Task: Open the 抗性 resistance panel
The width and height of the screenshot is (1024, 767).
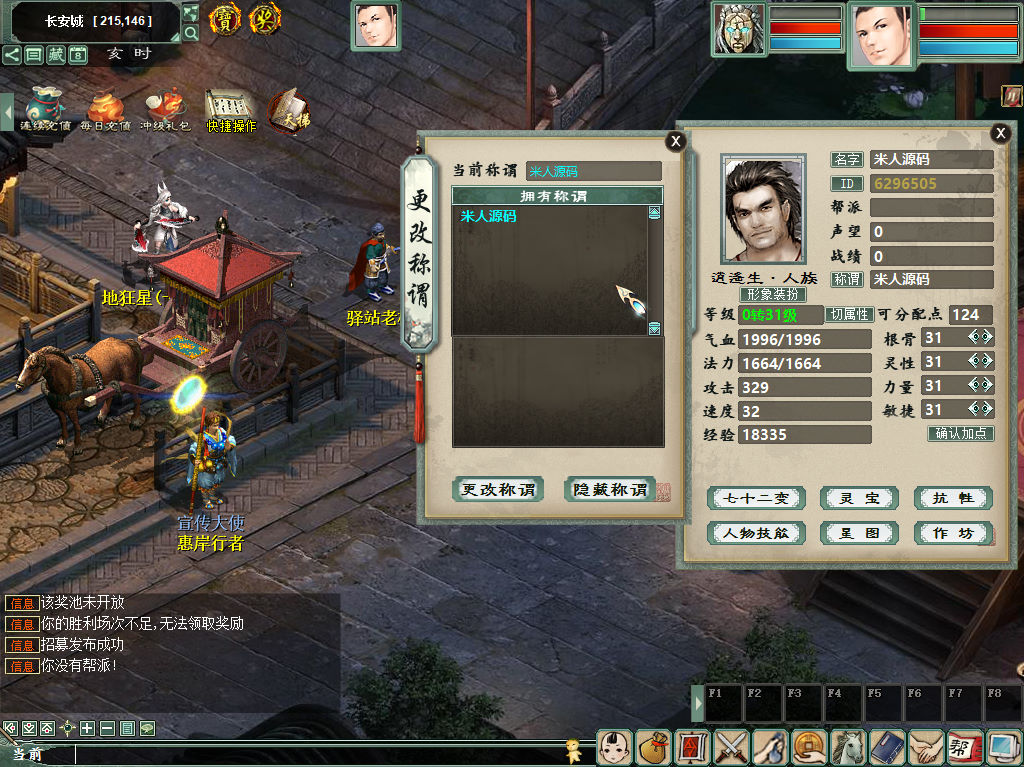Action: click(x=952, y=498)
